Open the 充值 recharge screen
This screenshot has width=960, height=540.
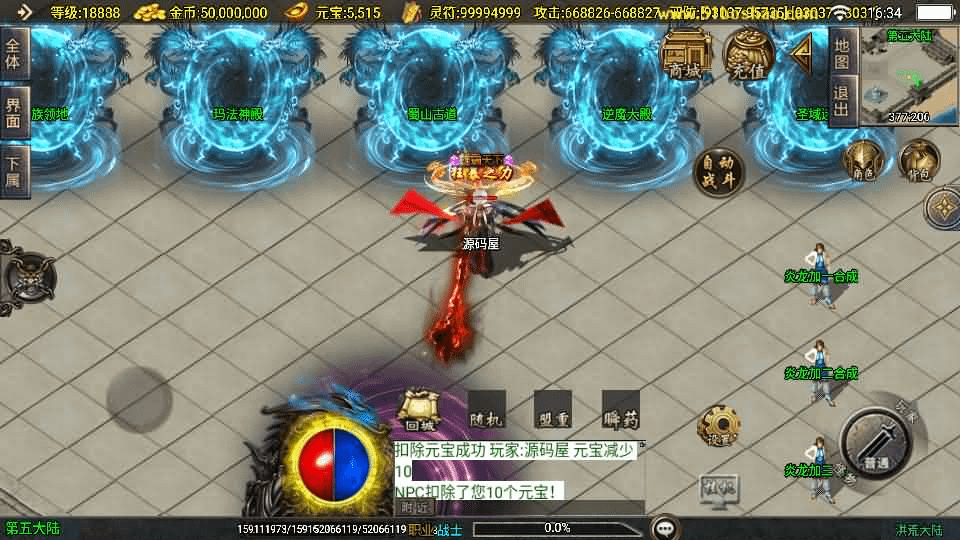(x=748, y=54)
